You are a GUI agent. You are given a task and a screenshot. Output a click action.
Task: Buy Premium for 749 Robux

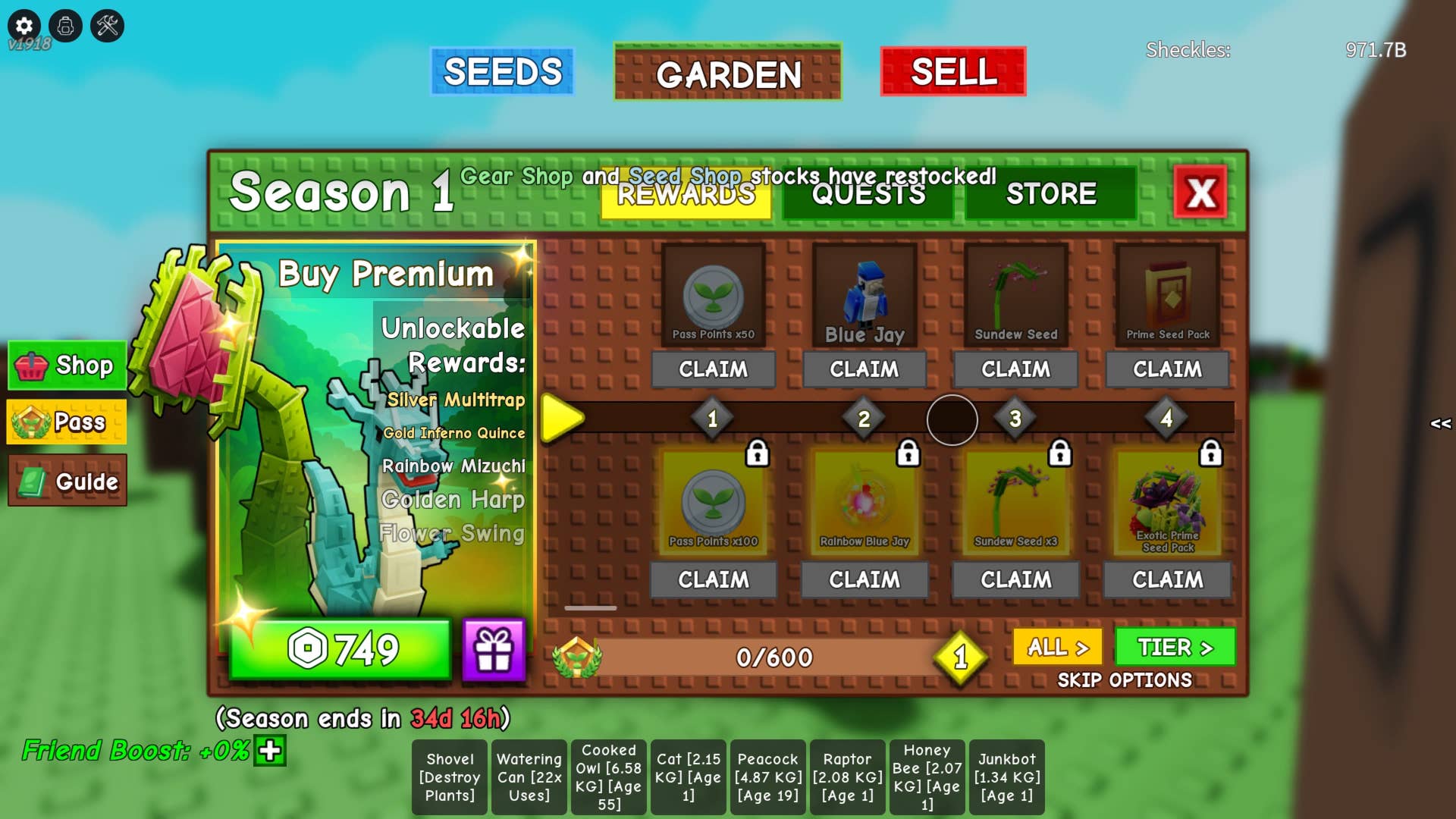(340, 649)
